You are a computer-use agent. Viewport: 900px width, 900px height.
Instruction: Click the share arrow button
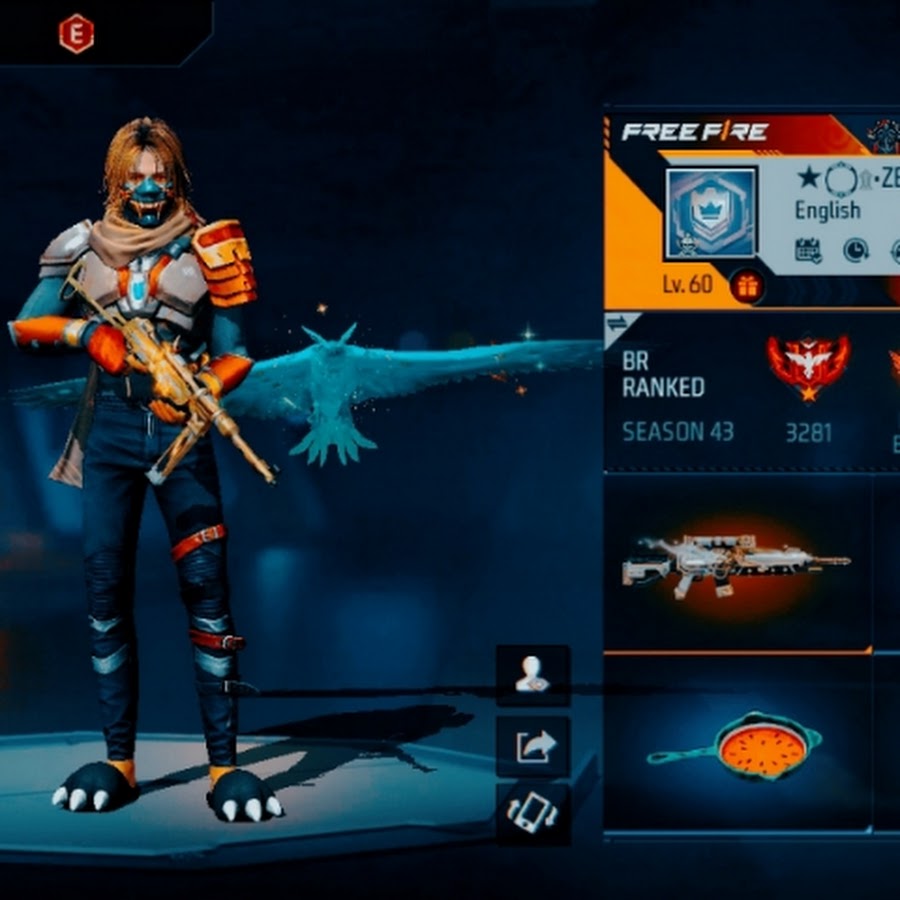tap(533, 746)
